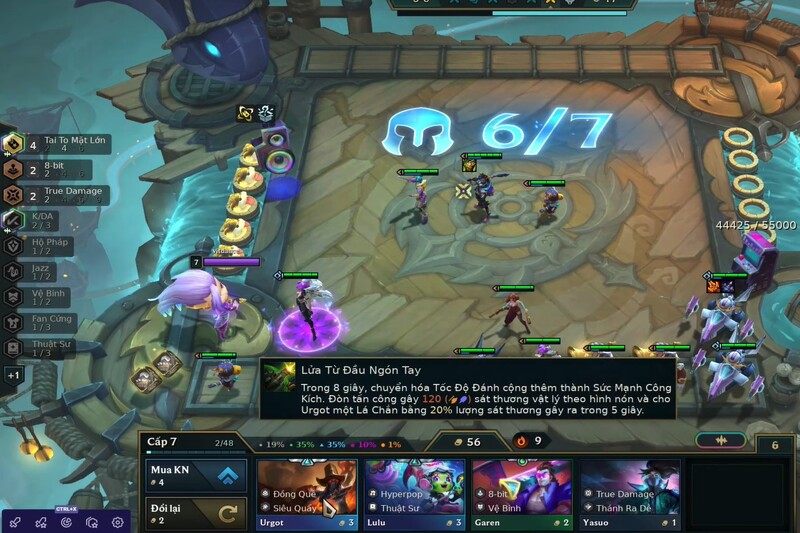
Task: Buy the Urgot champion card
Action: tap(307, 494)
